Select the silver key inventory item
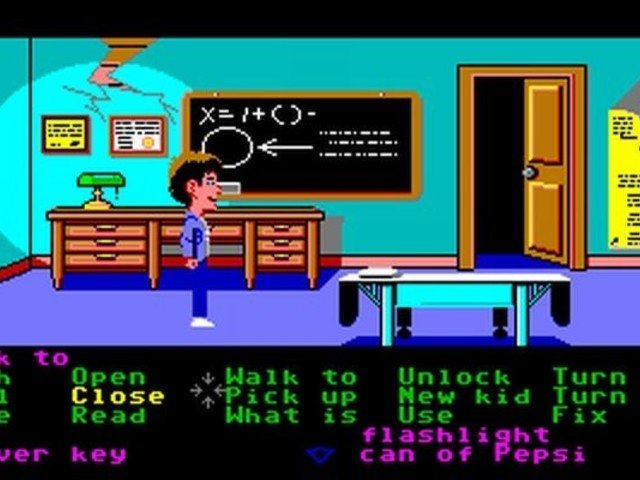640x480 pixels. [x=62, y=454]
